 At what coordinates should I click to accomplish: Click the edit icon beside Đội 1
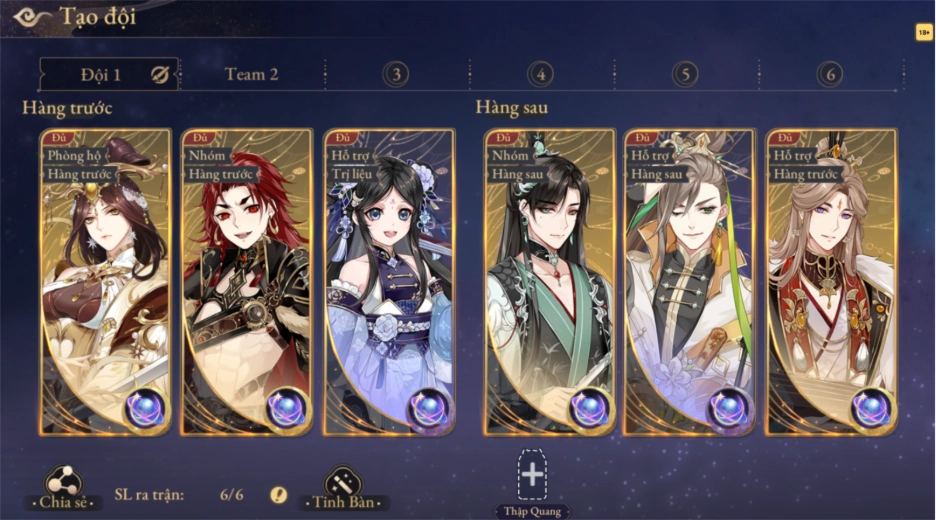pyautogui.click(x=159, y=74)
